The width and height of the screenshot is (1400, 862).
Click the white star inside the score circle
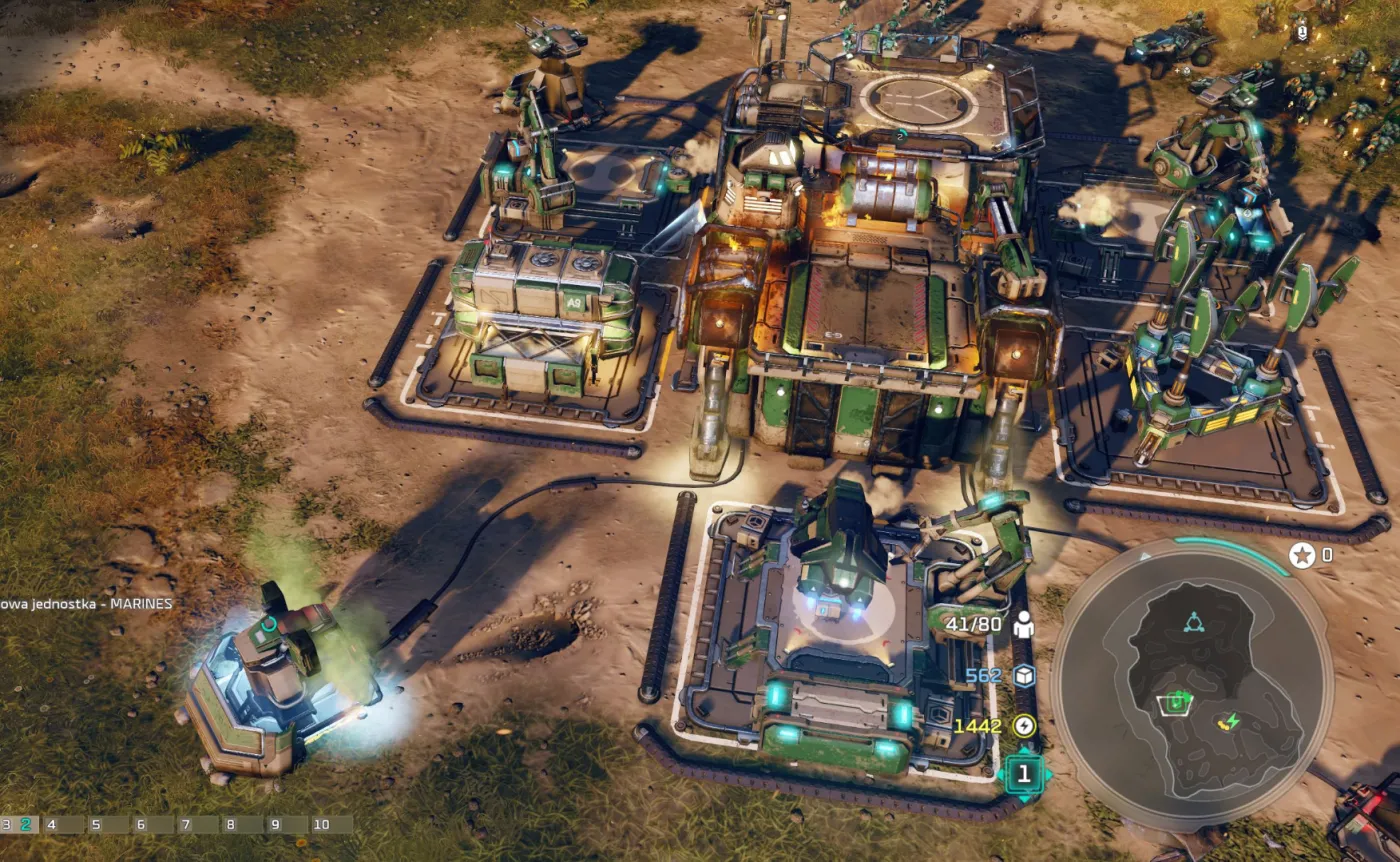1301,555
